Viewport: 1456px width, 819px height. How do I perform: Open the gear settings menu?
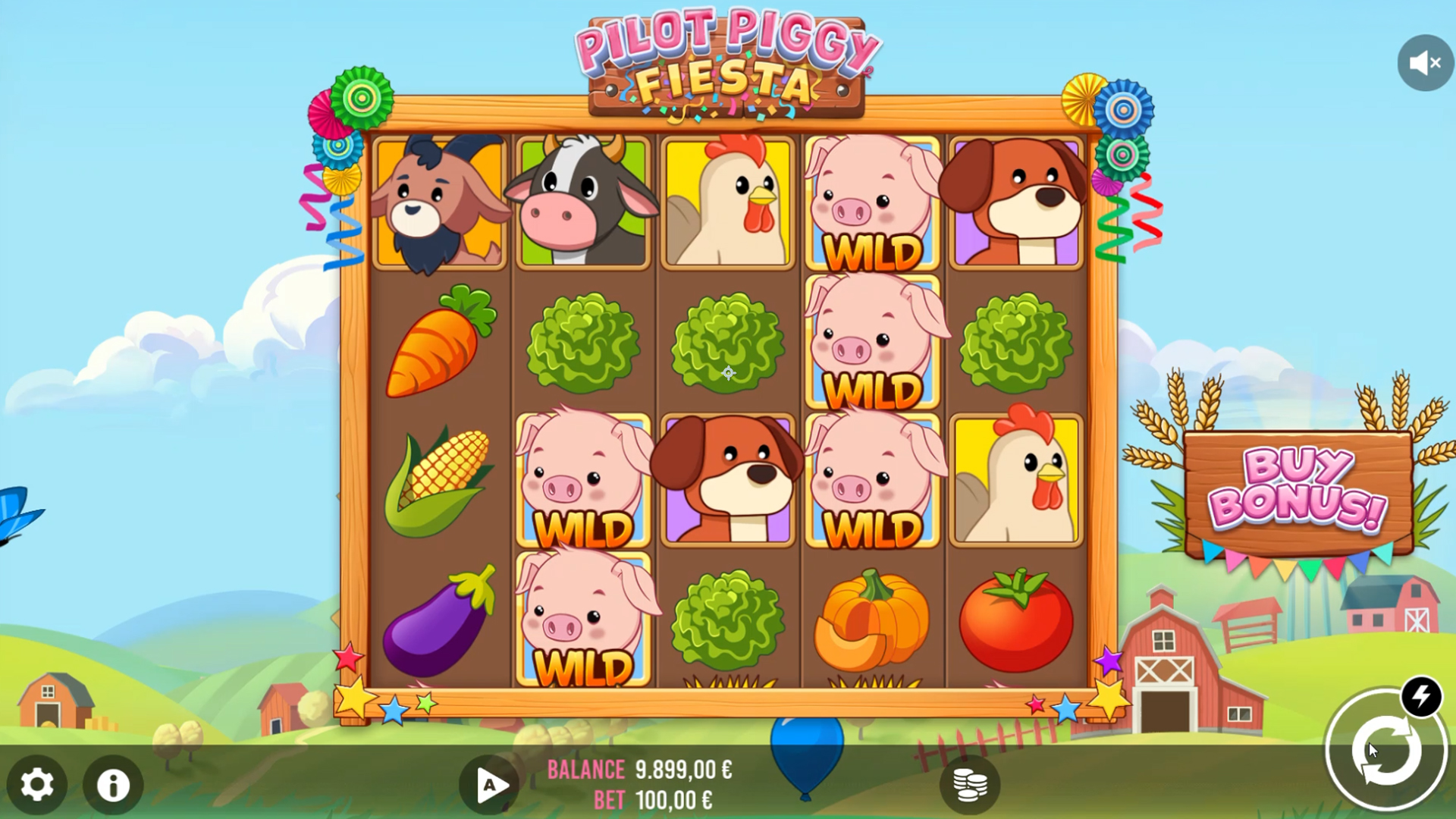(x=36, y=784)
